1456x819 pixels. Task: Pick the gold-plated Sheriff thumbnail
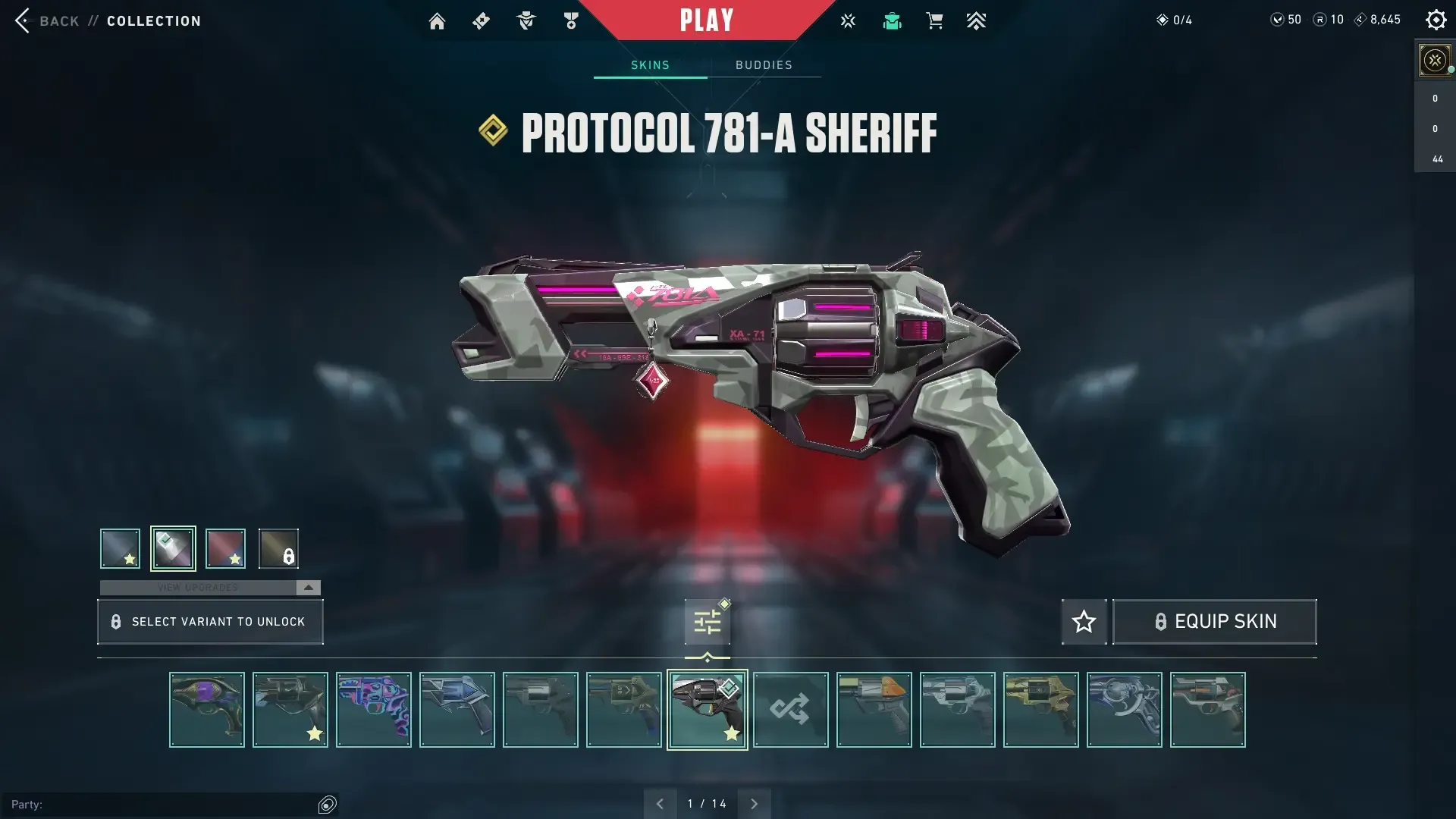pyautogui.click(x=1040, y=710)
